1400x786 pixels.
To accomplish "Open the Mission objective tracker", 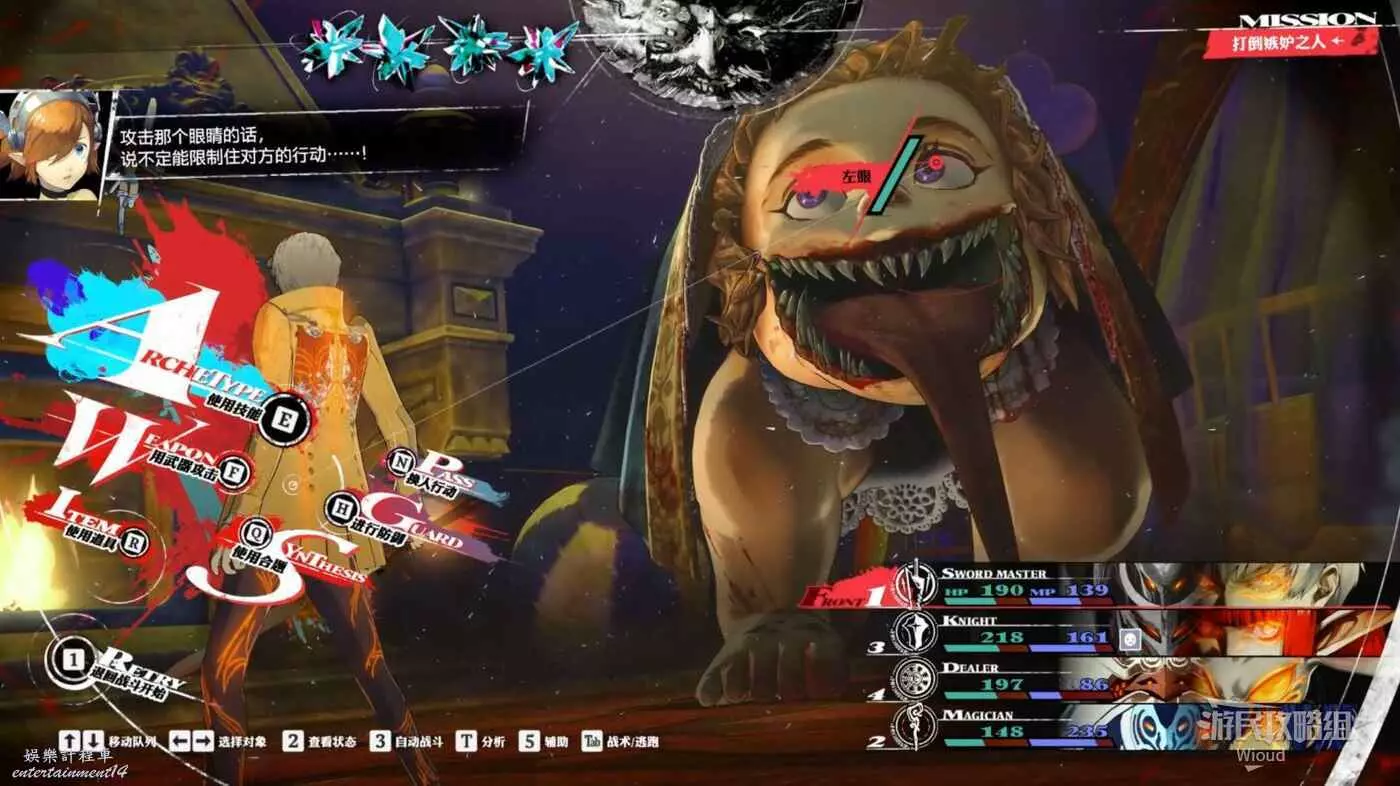I will (1290, 41).
